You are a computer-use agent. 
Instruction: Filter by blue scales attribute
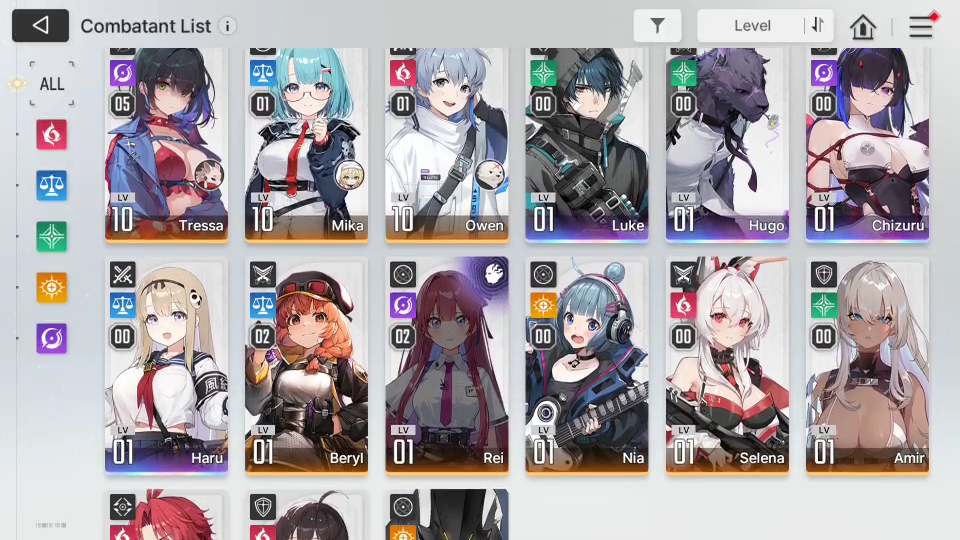(51, 185)
